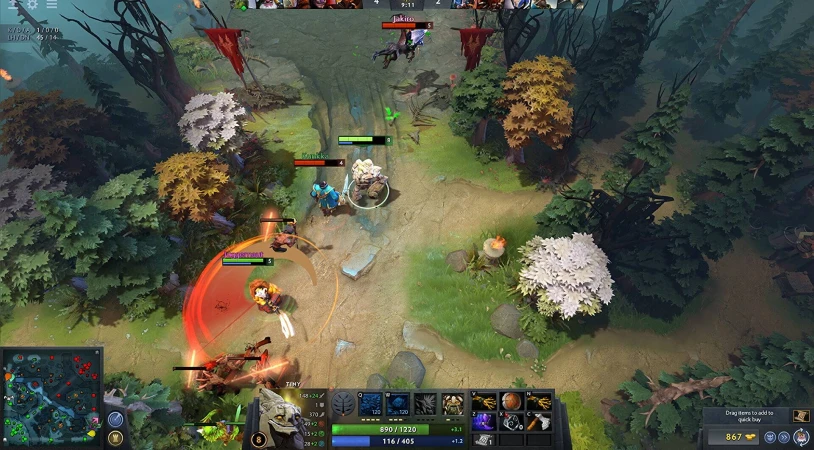Select the scroll item in quick buy
Viewport: 814px width, 450px height.
[x=800, y=416]
